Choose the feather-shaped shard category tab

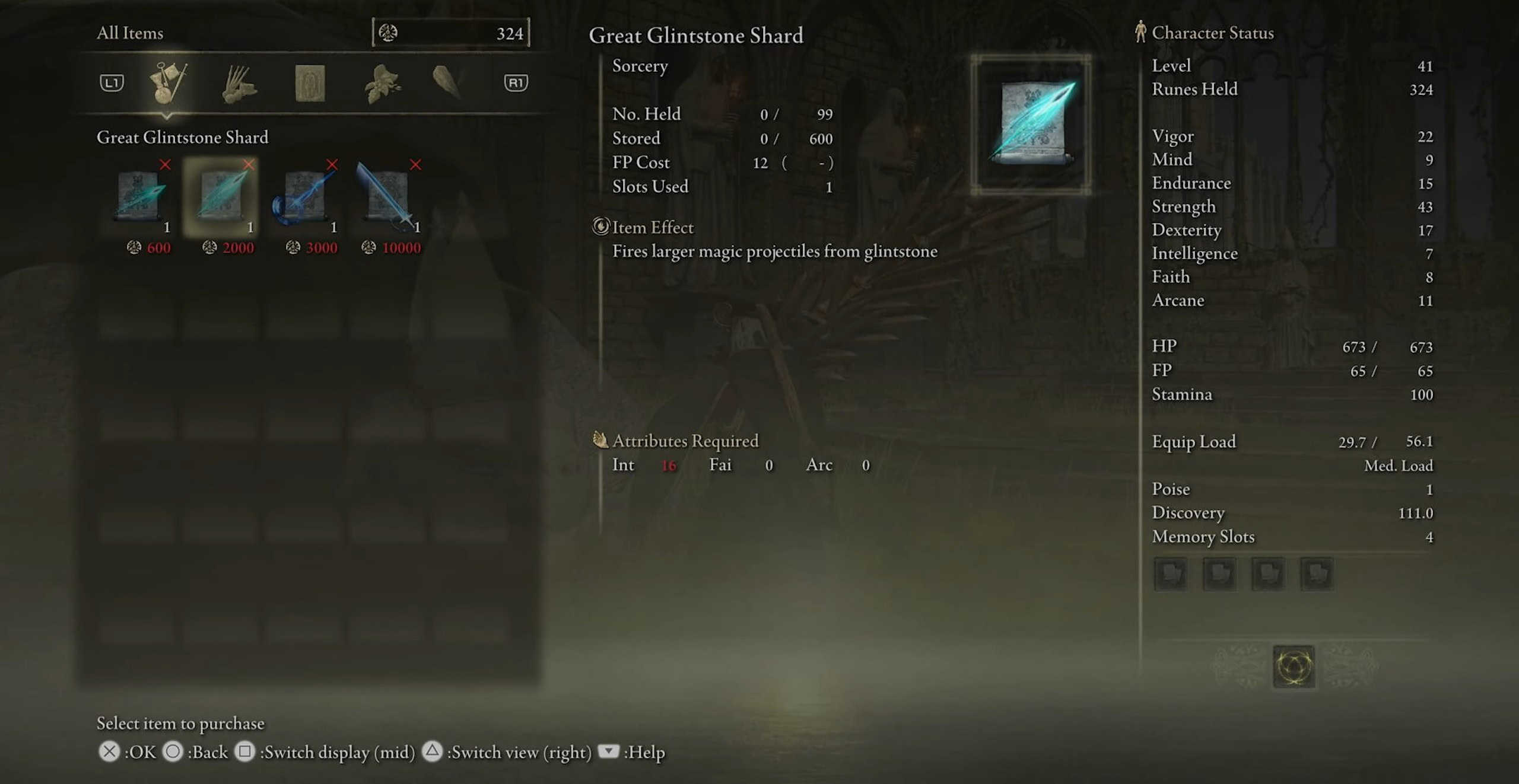[447, 82]
